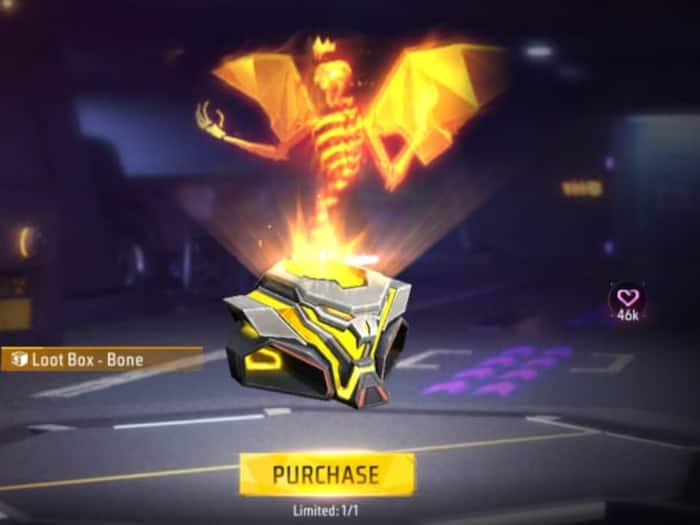
Task: Click the yellow PURCHASE button
Action: coord(326,474)
